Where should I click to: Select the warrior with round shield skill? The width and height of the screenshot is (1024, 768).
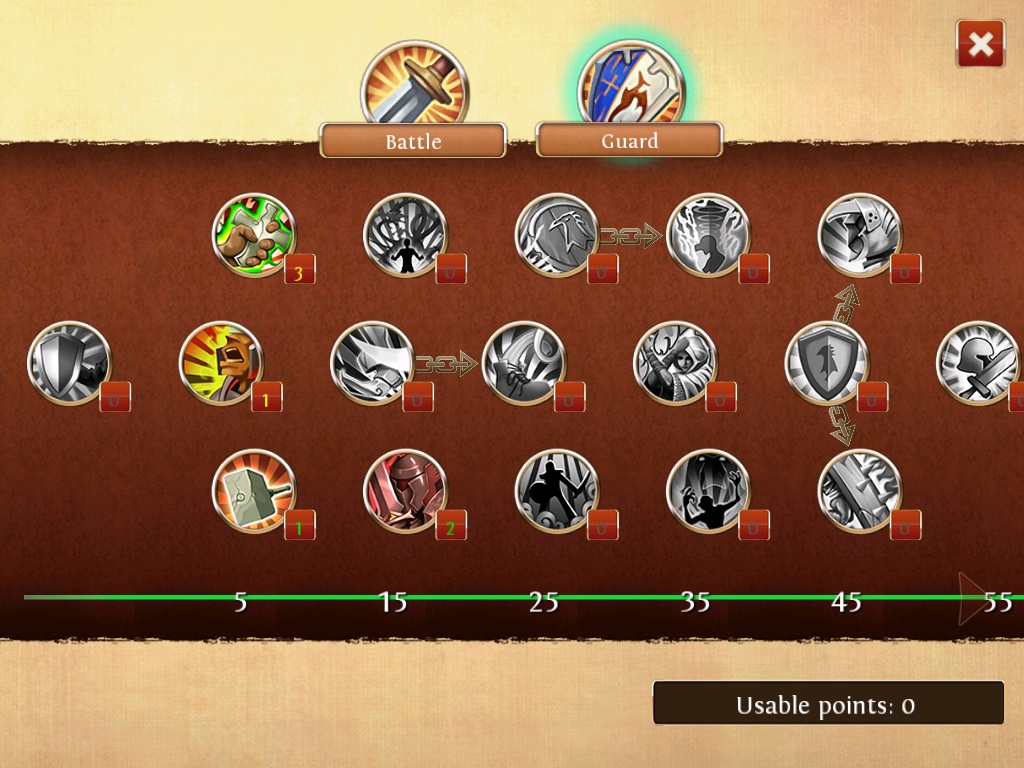pos(557,491)
